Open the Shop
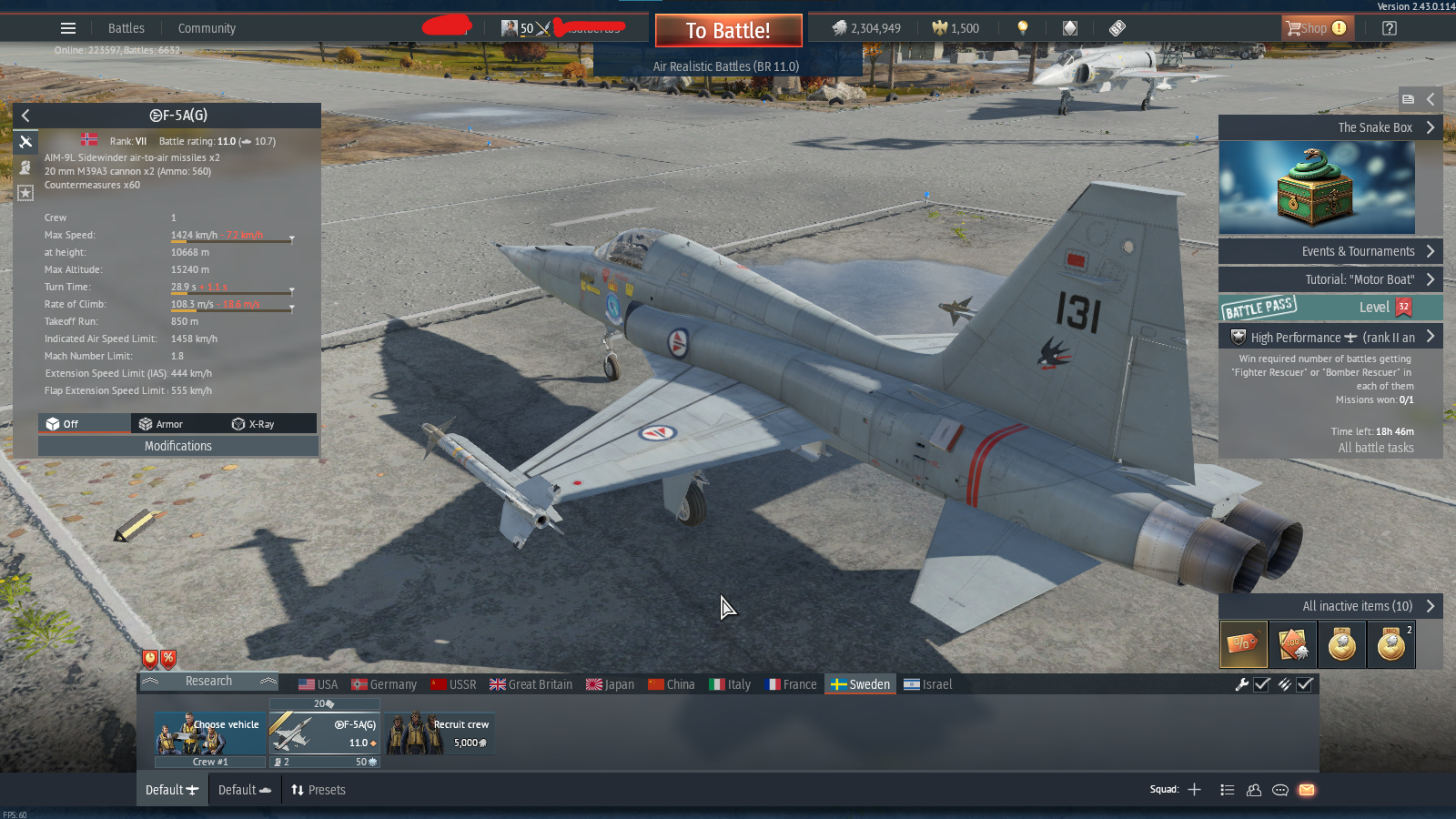Screen dimensions: 1456x819 click(x=1317, y=28)
